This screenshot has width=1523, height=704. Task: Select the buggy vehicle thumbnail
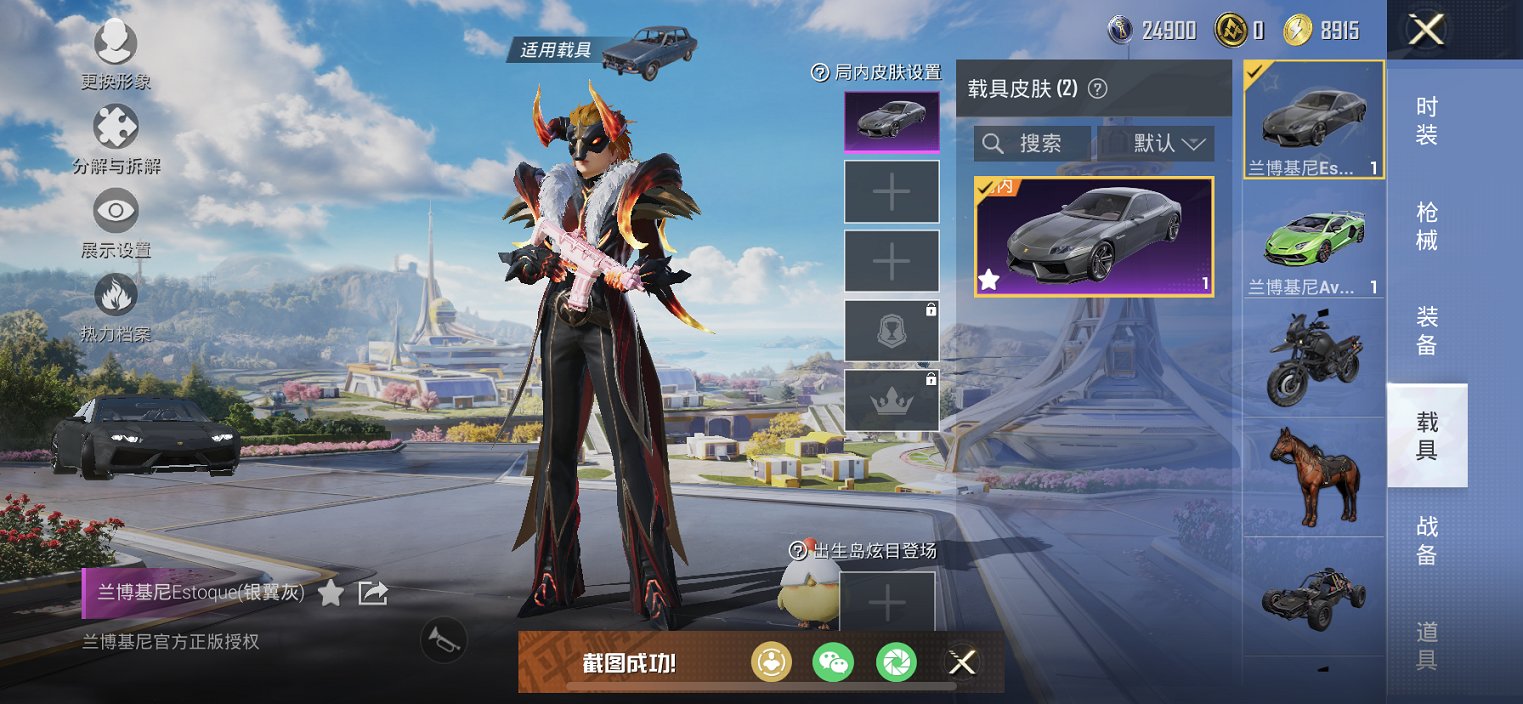(x=1313, y=597)
